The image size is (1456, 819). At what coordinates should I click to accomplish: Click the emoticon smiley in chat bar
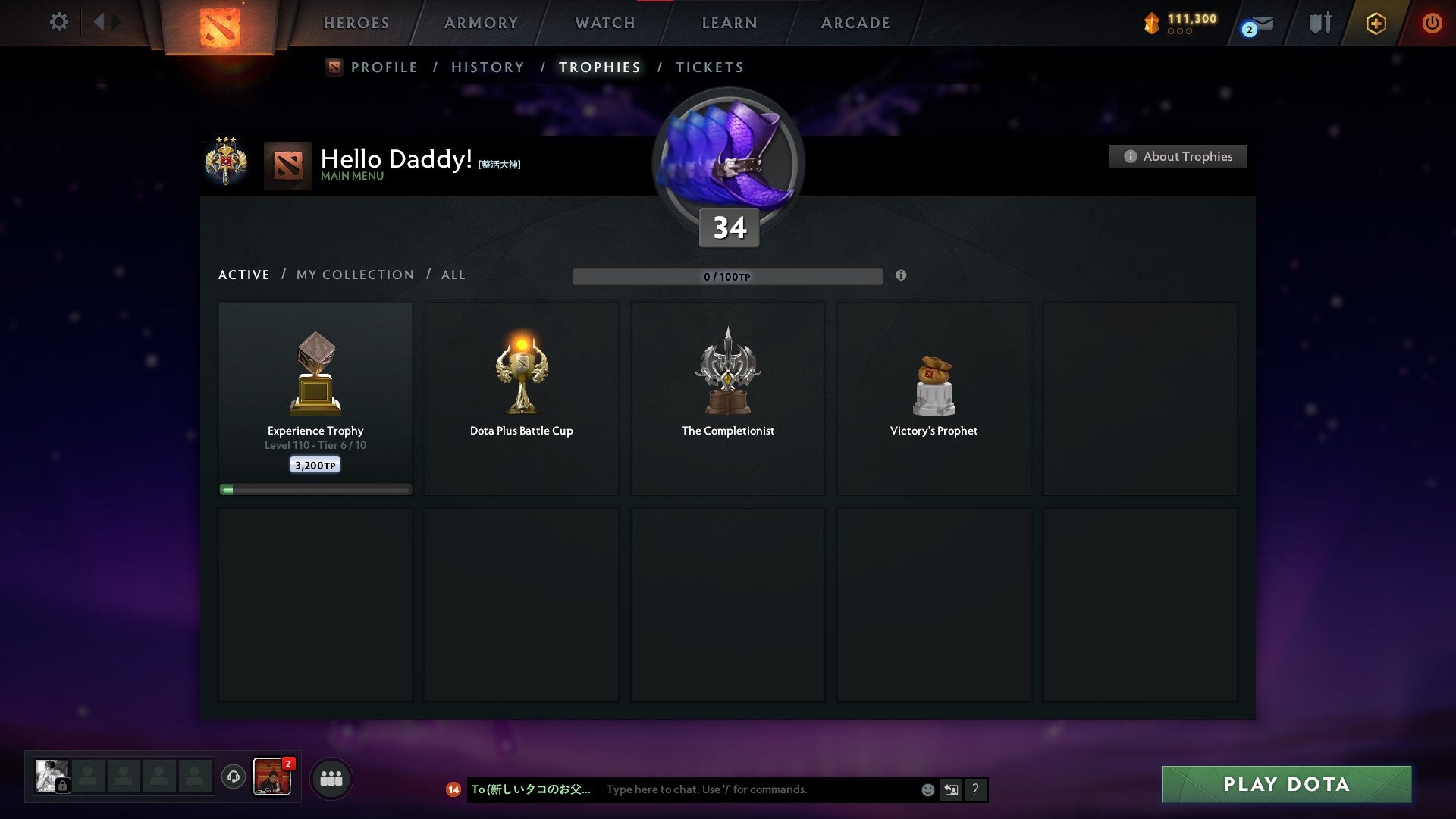(927, 789)
